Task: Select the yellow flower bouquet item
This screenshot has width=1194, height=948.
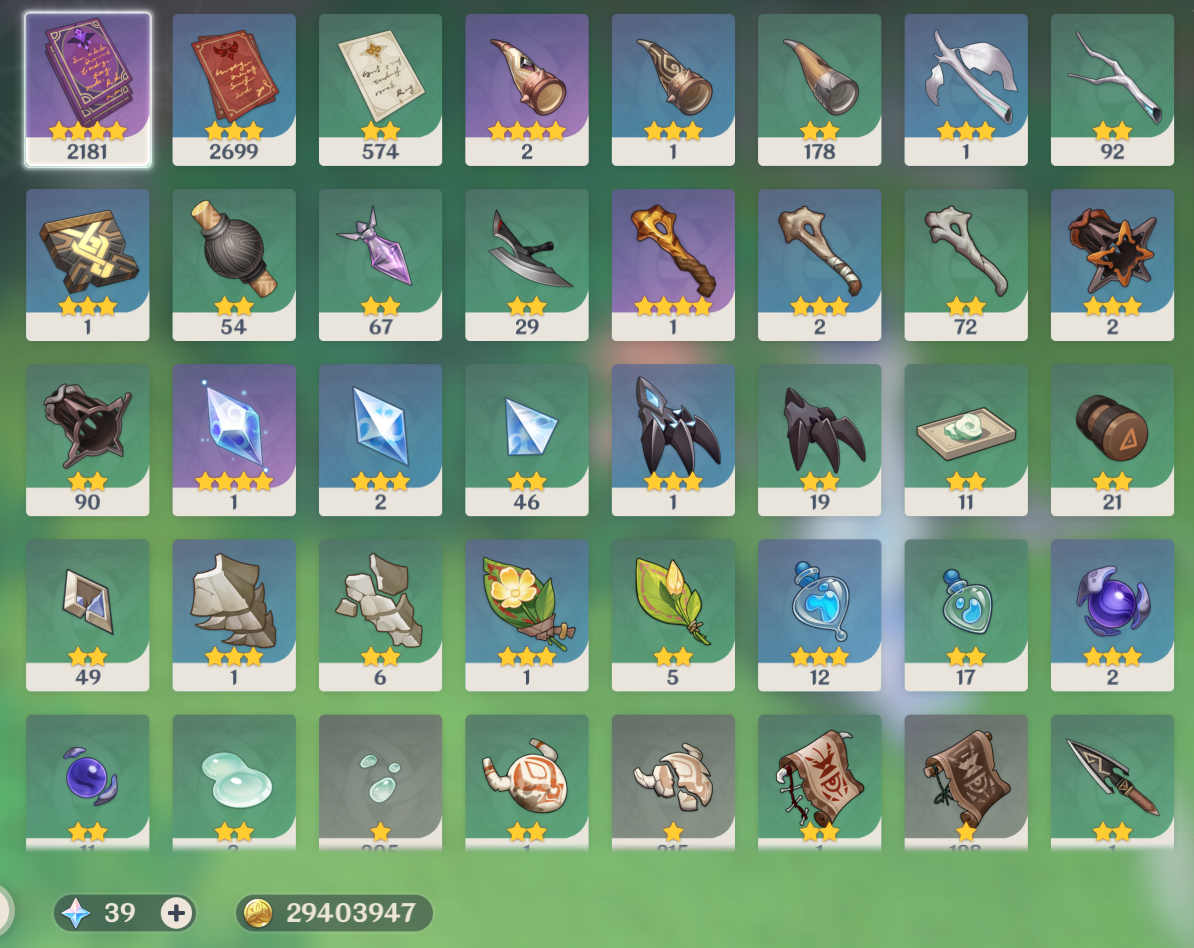Action: (526, 613)
